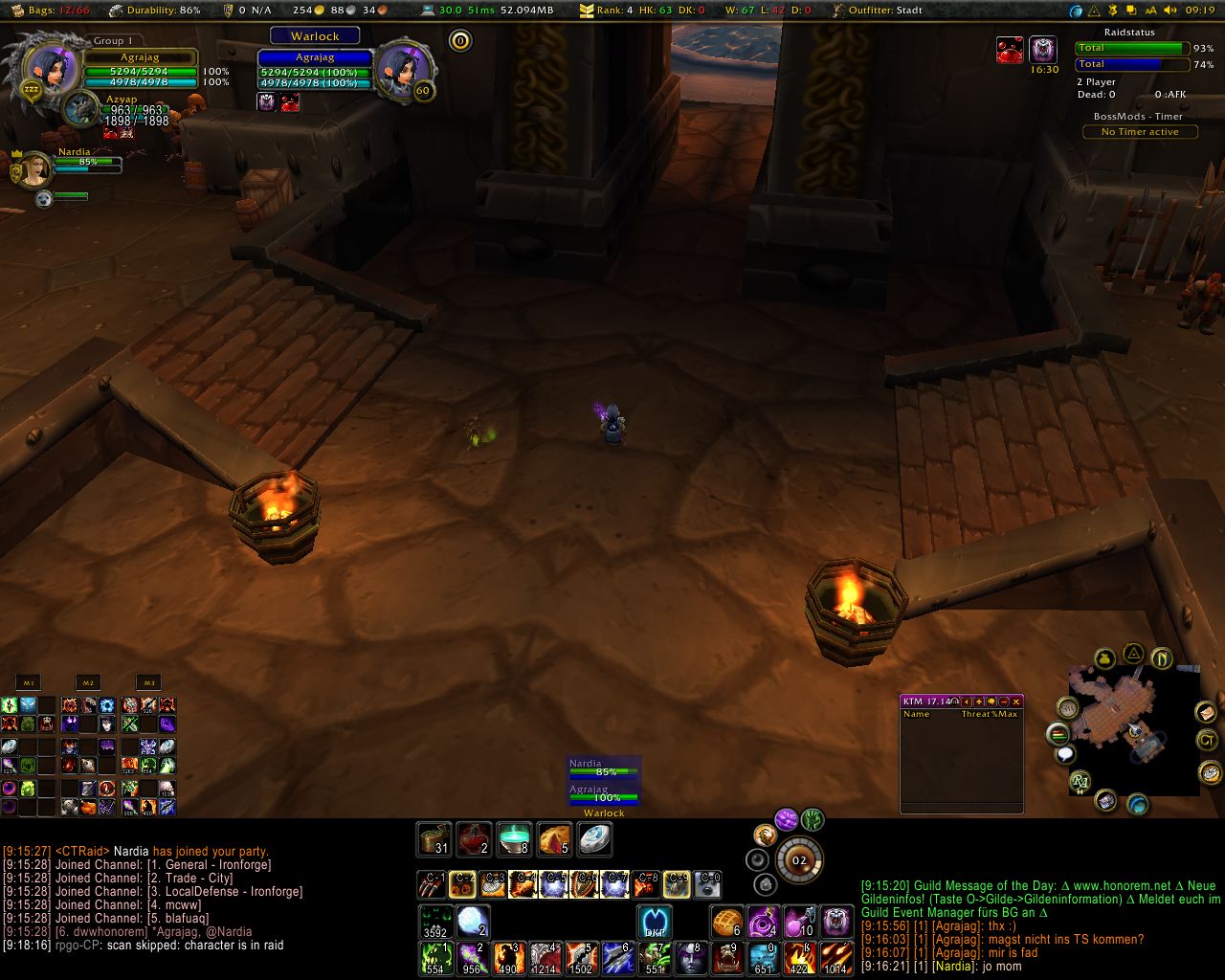
Task: Select the pet Azyap's portrait
Action: tap(80, 109)
